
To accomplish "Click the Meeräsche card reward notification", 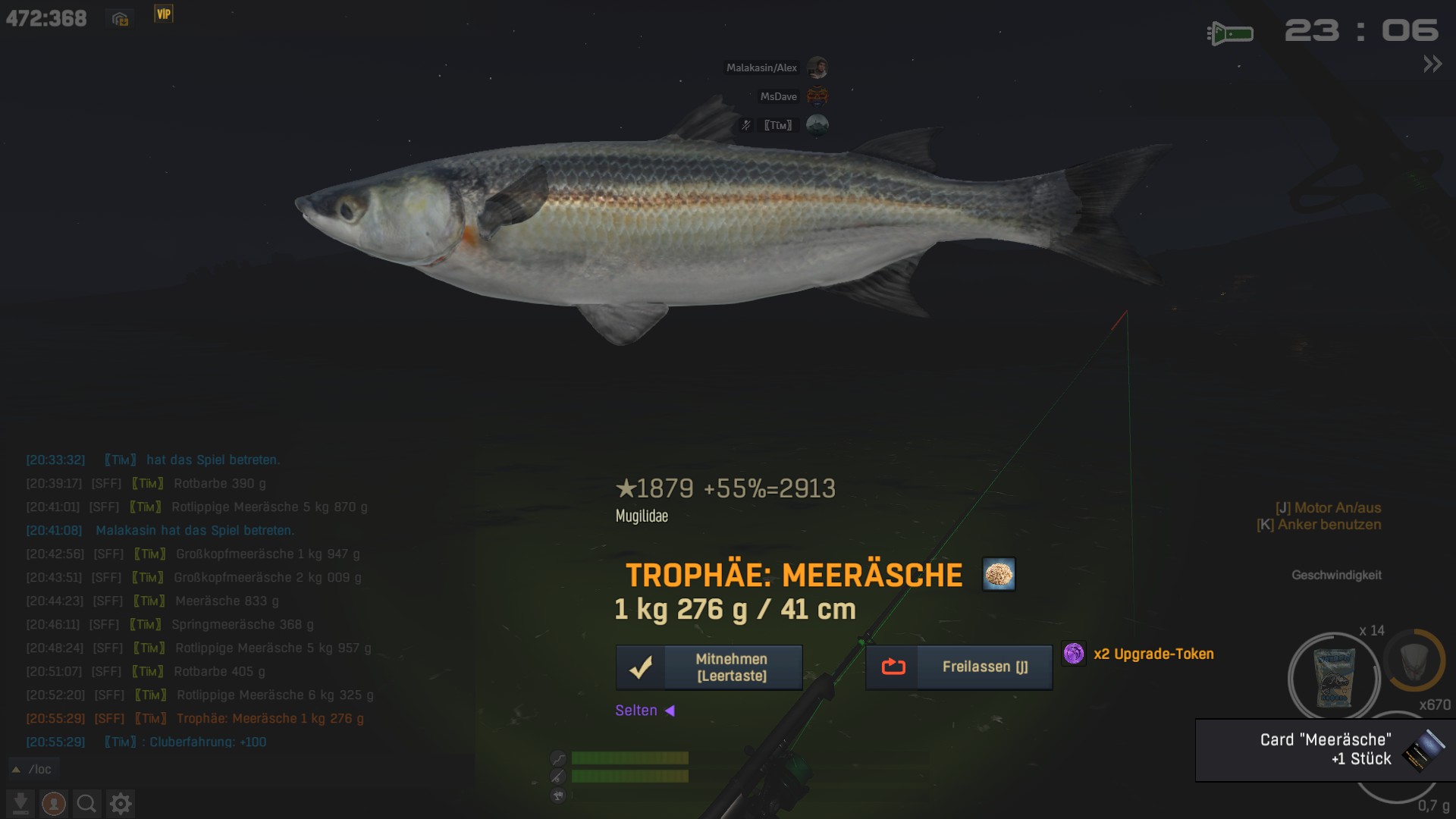I will (1325, 749).
